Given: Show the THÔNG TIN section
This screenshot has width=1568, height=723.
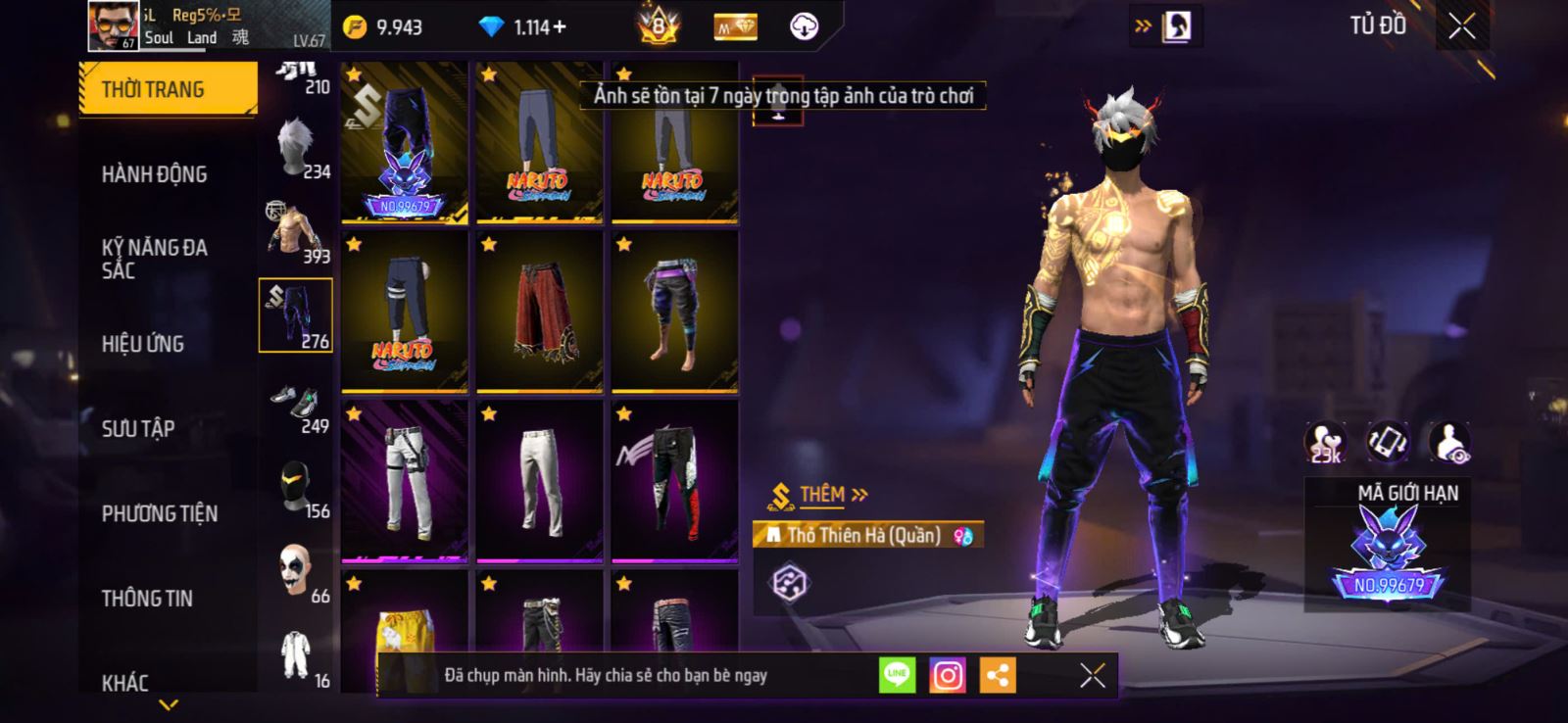Looking at the screenshot, I should (x=147, y=598).
